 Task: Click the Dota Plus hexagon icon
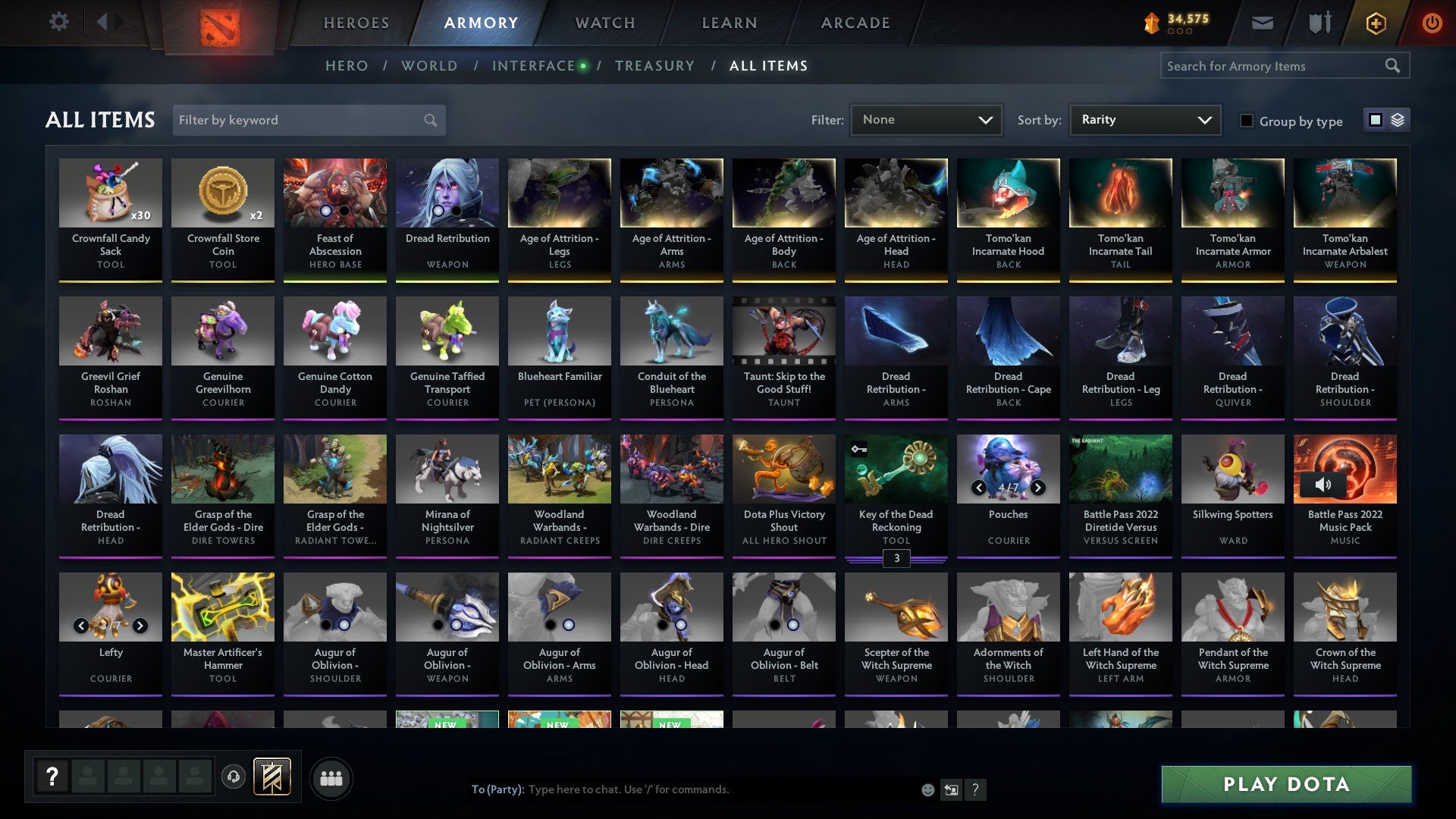coord(1376,23)
